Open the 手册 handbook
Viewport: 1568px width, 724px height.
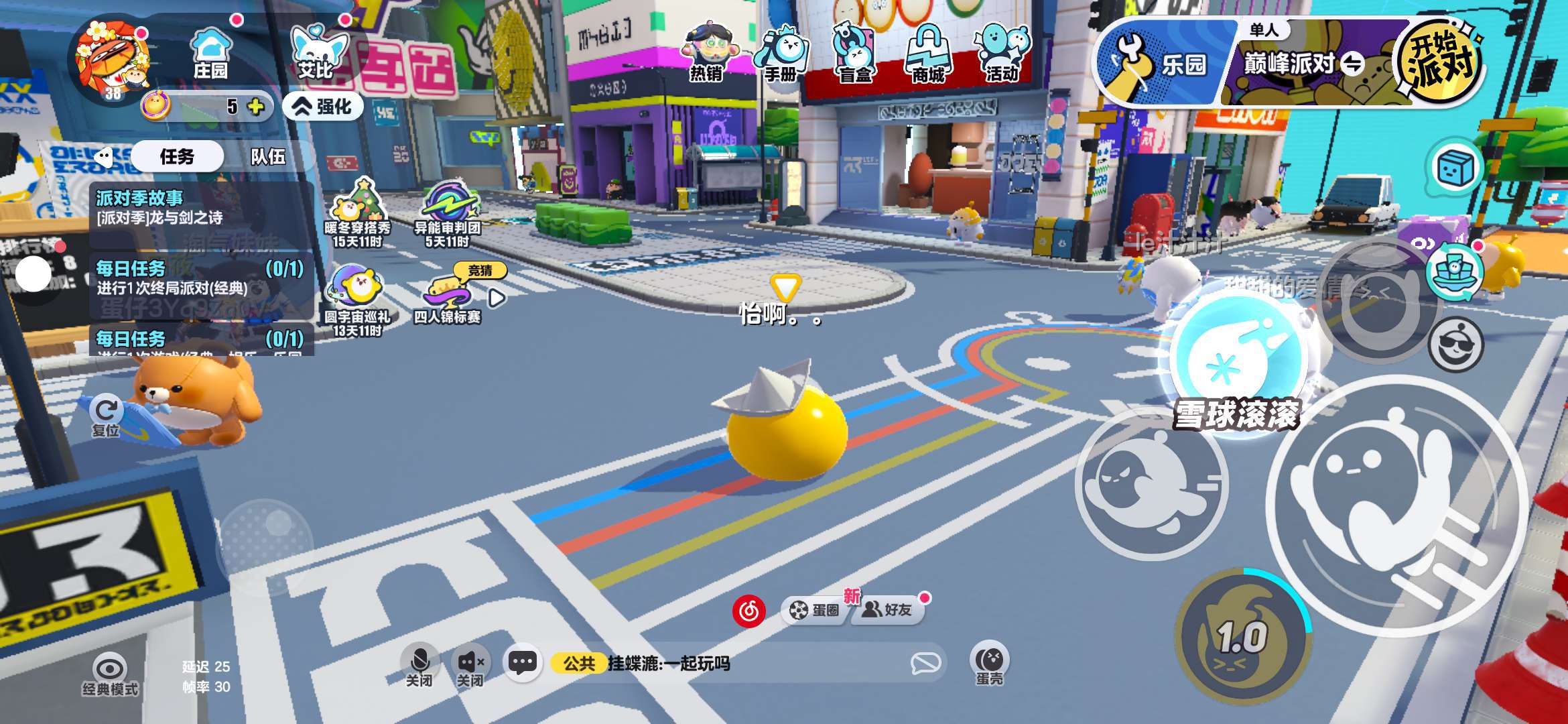(x=781, y=52)
